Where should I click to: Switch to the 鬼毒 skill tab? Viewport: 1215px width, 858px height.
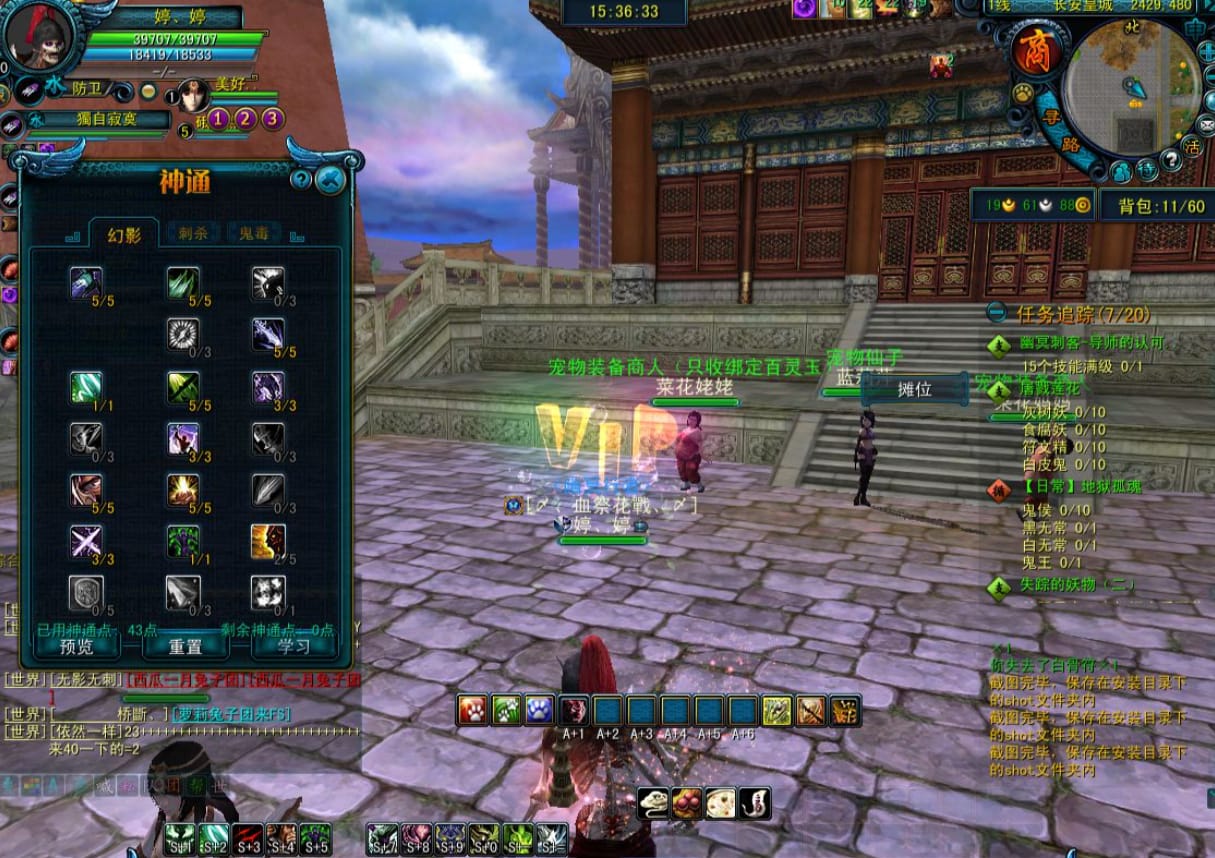pyautogui.click(x=253, y=233)
